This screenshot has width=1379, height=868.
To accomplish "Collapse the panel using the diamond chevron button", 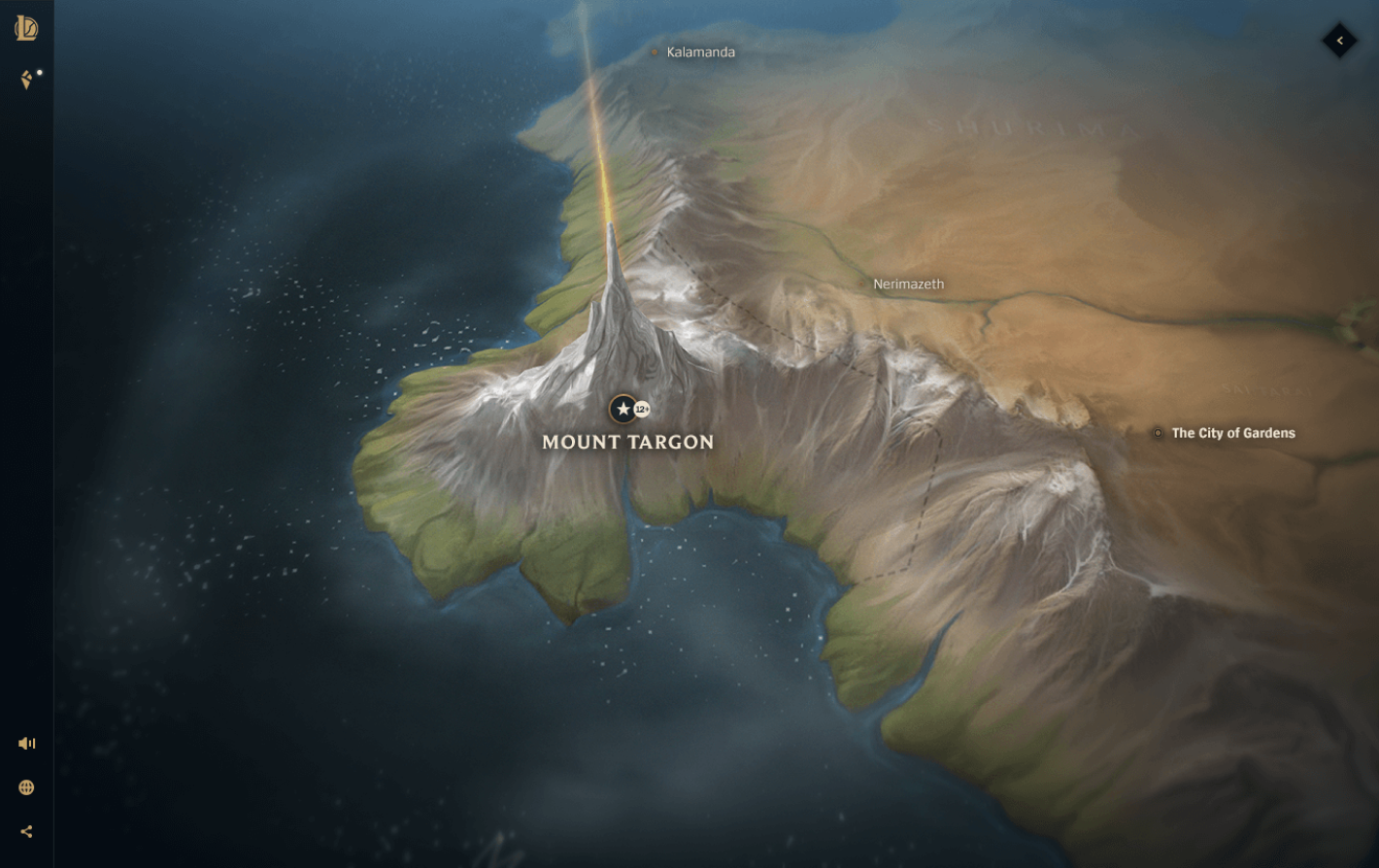I will pos(1340,41).
